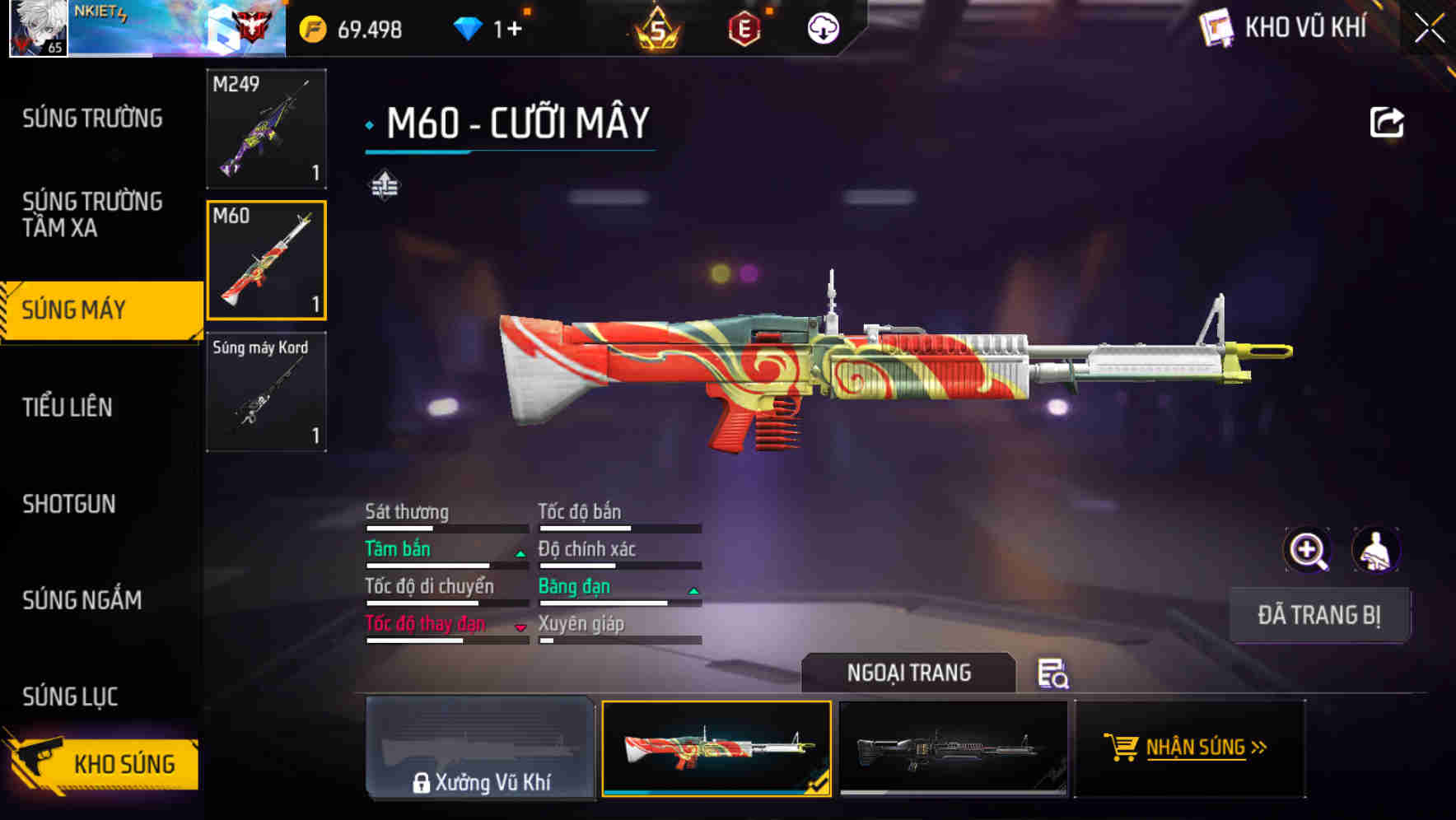Switch to Súng Trường Tầm Xa category

coord(92,214)
